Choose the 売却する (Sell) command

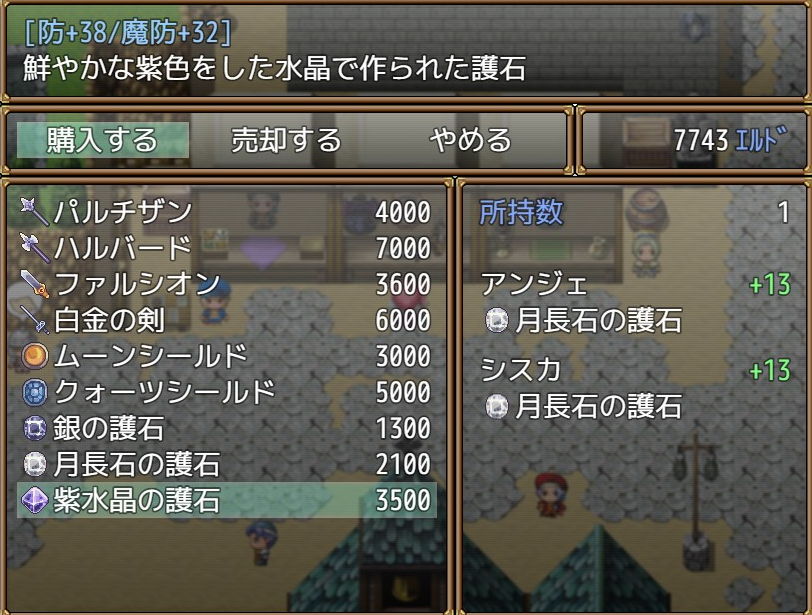click(x=286, y=140)
